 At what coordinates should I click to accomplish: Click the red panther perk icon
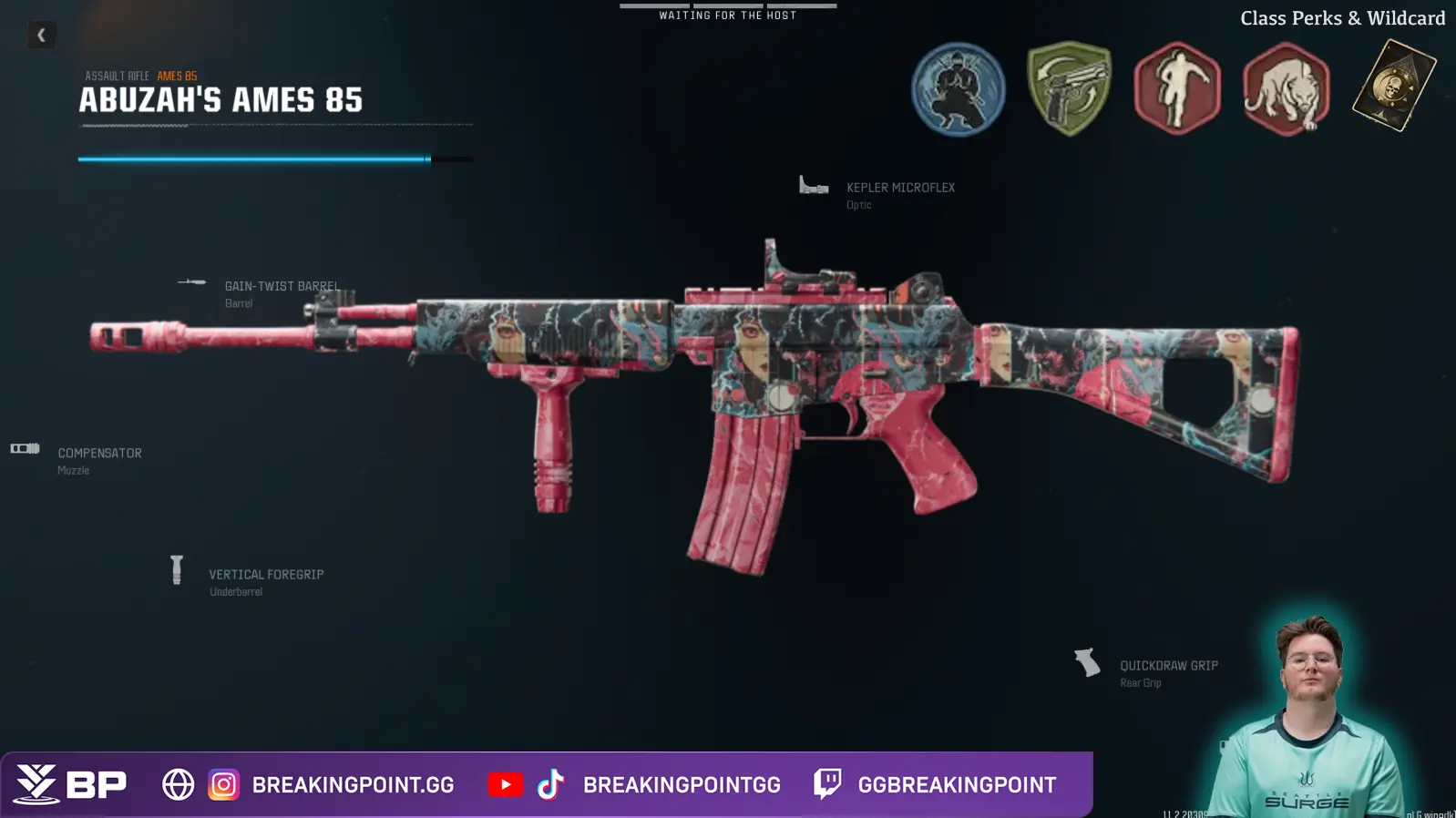[x=1286, y=89]
